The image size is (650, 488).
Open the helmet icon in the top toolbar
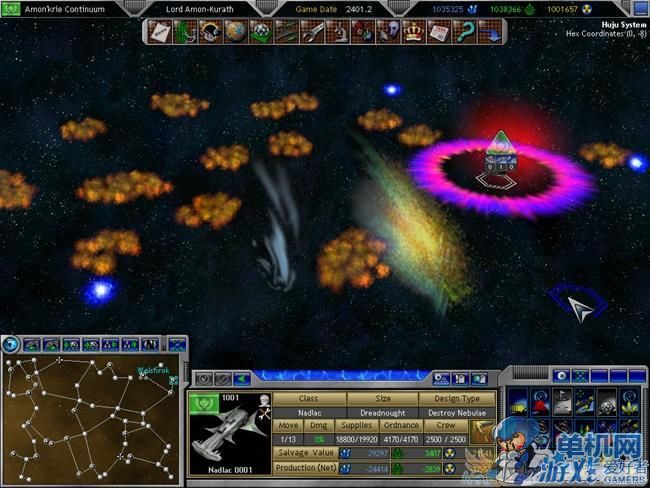point(211,33)
